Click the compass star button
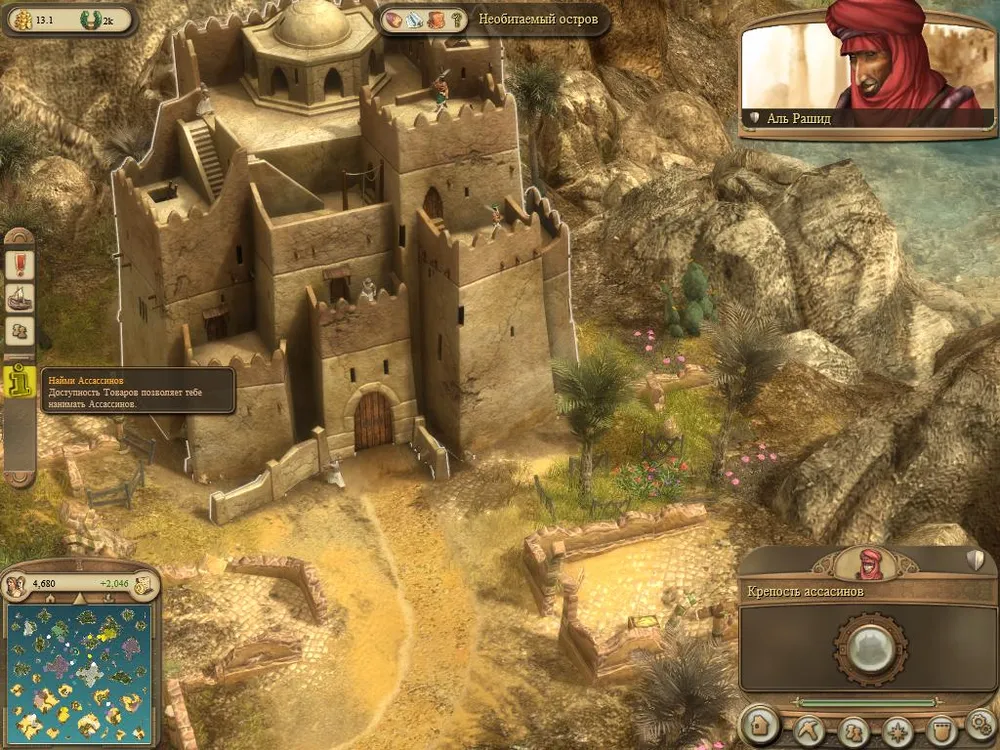Screen dimensions: 1000x750 click(x=896, y=728)
